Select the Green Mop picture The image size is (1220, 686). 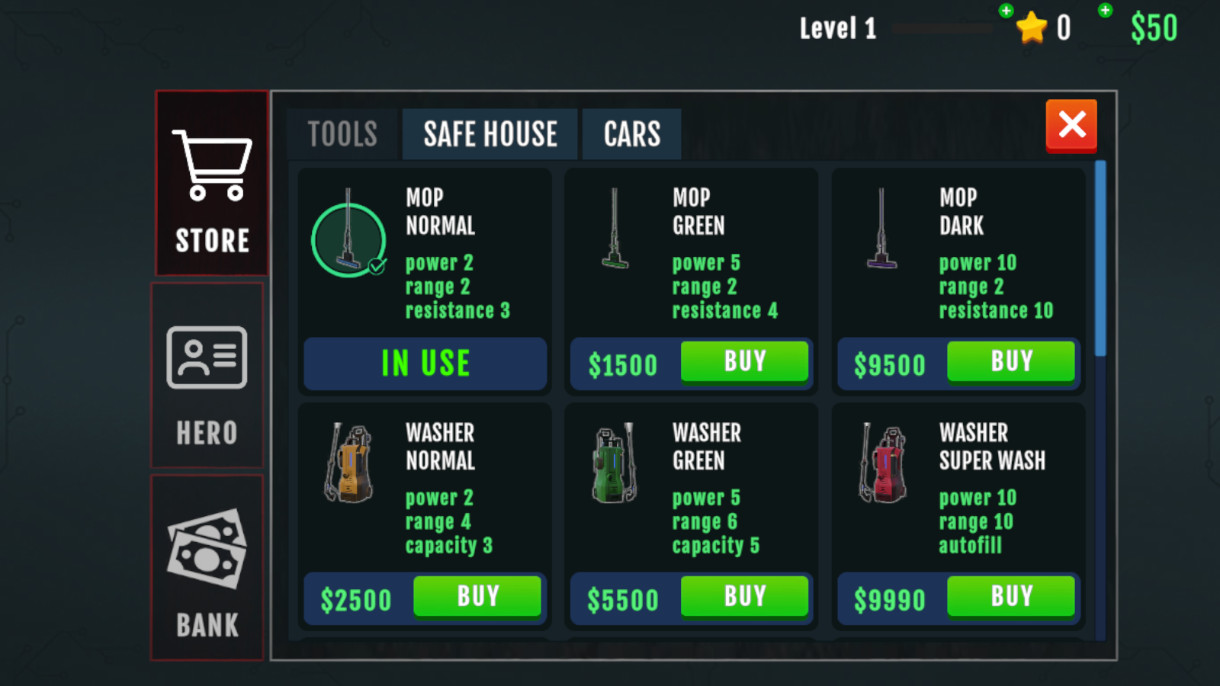(x=615, y=230)
